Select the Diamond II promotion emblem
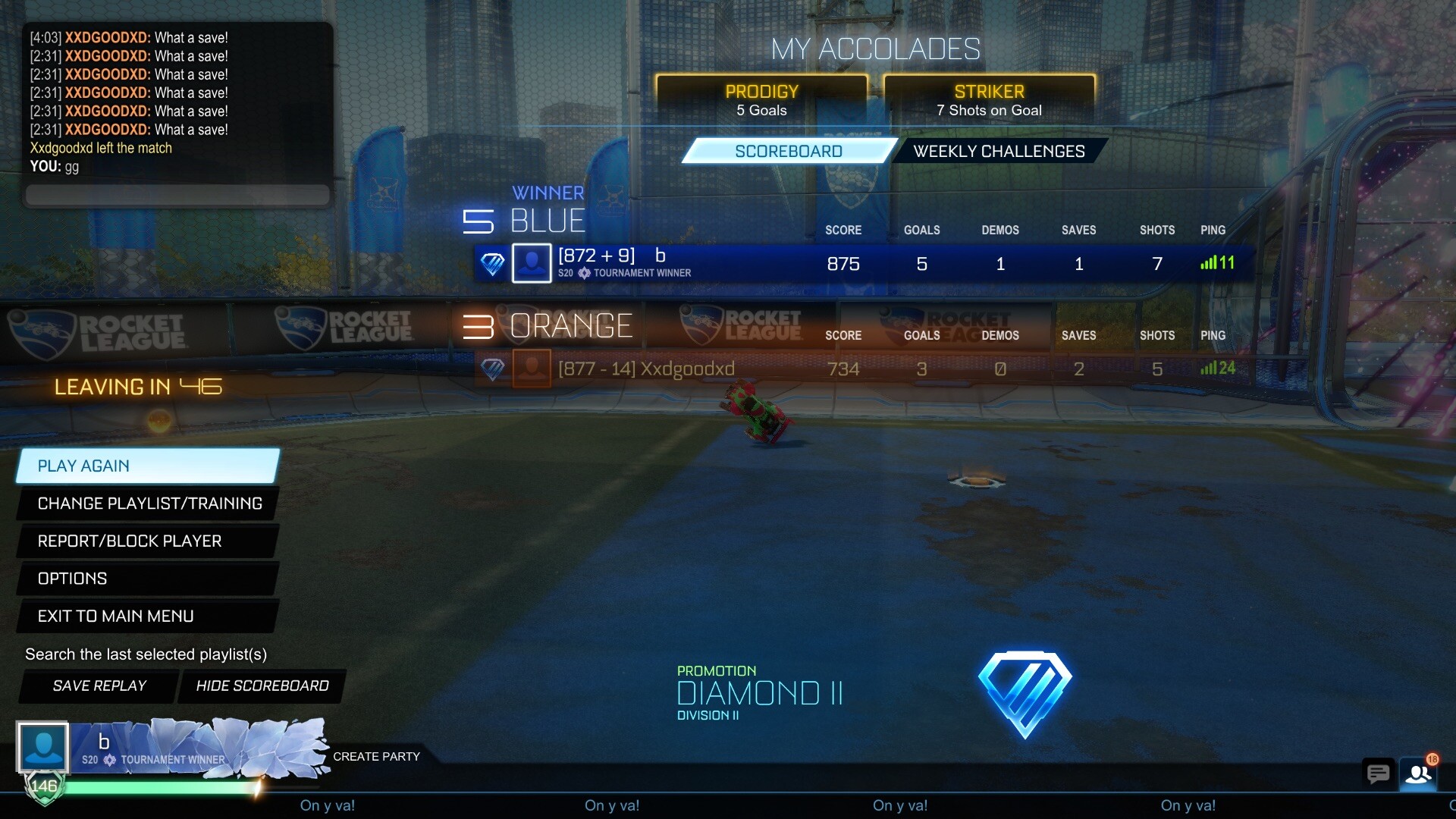Image resolution: width=1456 pixels, height=819 pixels. click(x=1025, y=692)
